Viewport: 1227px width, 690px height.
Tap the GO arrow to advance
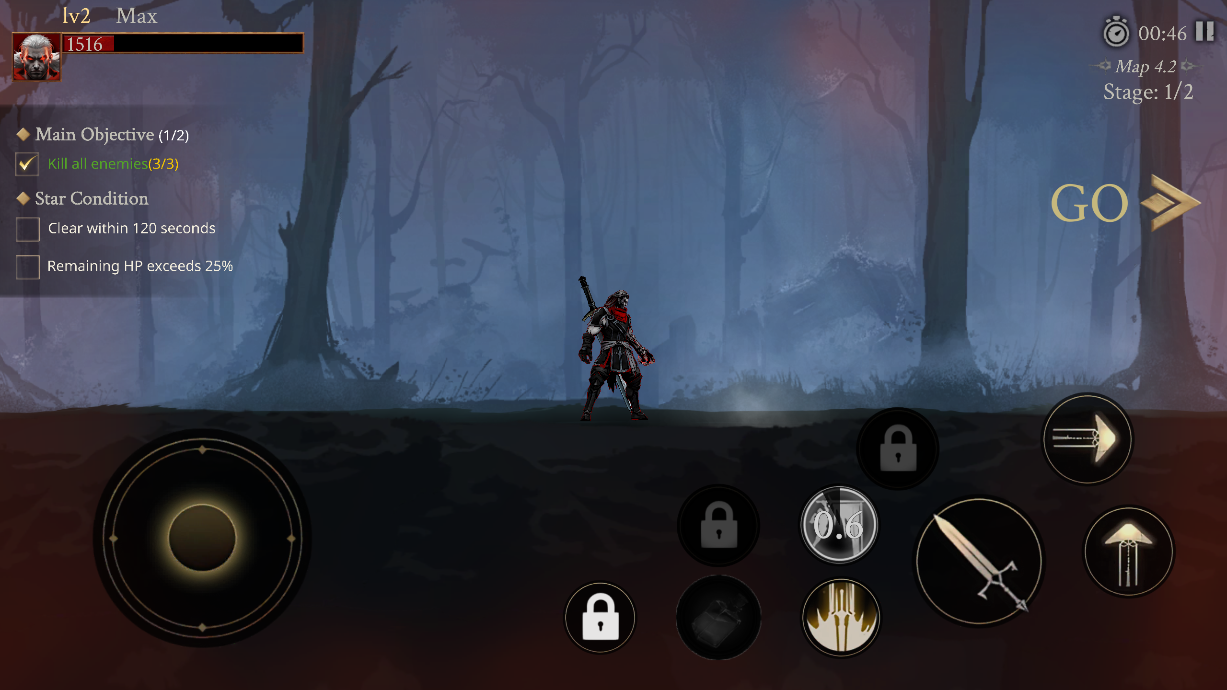[x=1126, y=203]
